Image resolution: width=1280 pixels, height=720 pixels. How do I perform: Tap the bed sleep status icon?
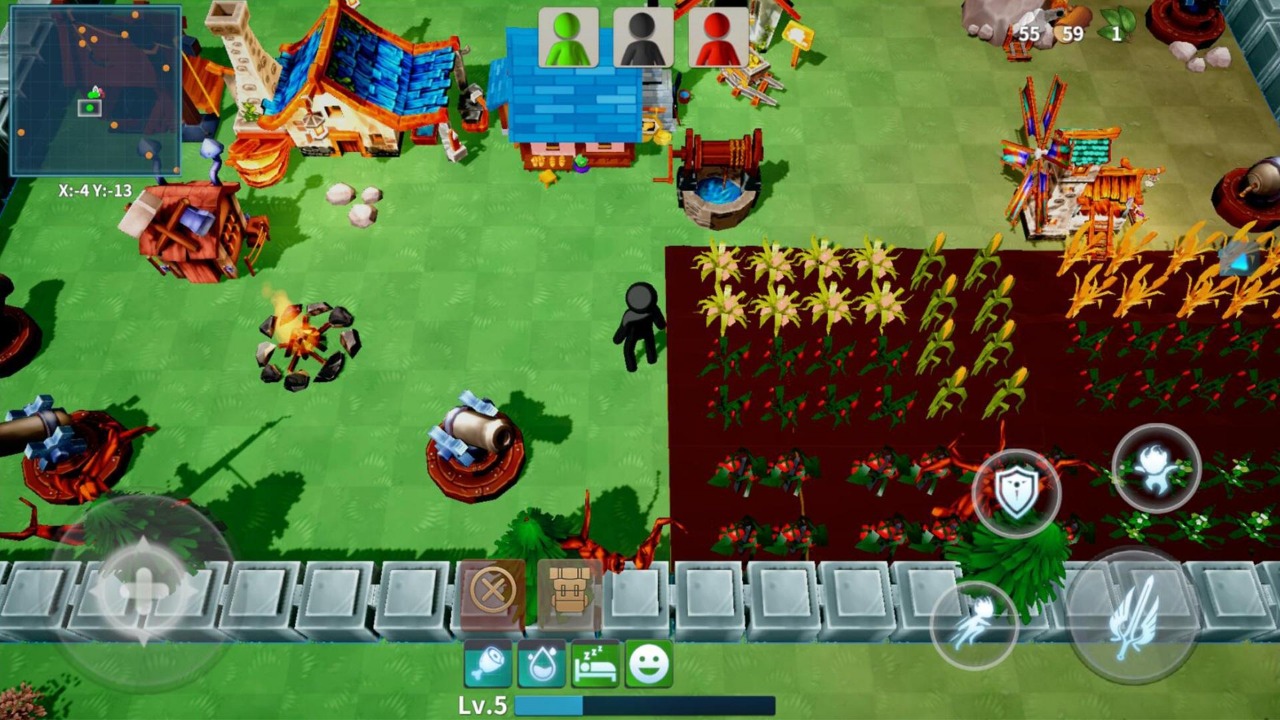[x=595, y=665]
